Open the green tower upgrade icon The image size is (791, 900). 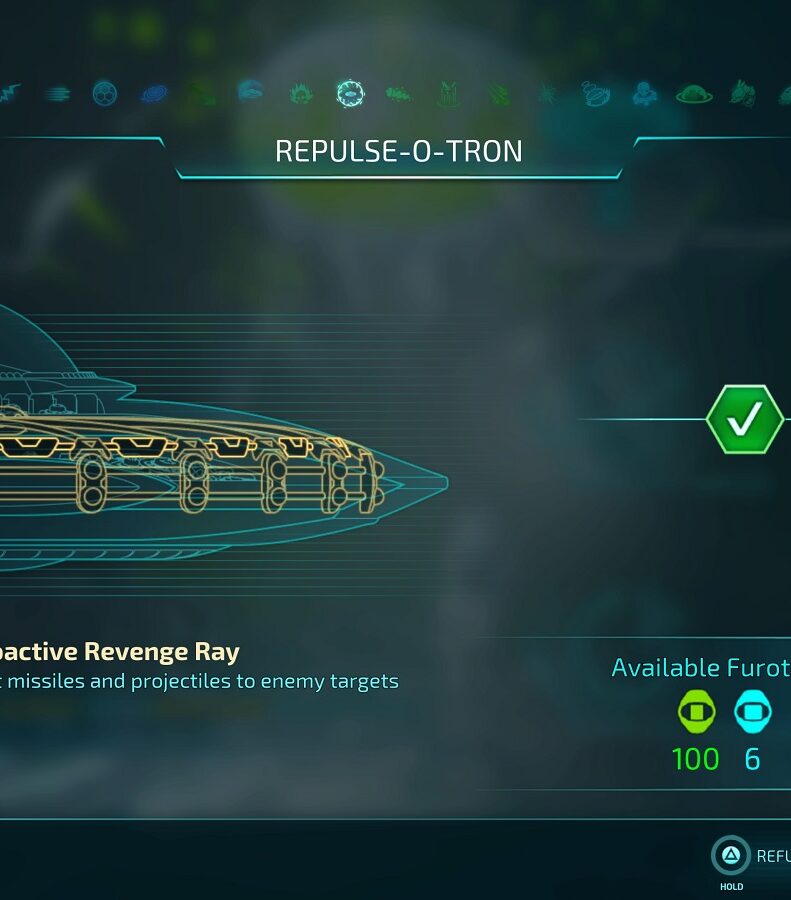coord(449,94)
